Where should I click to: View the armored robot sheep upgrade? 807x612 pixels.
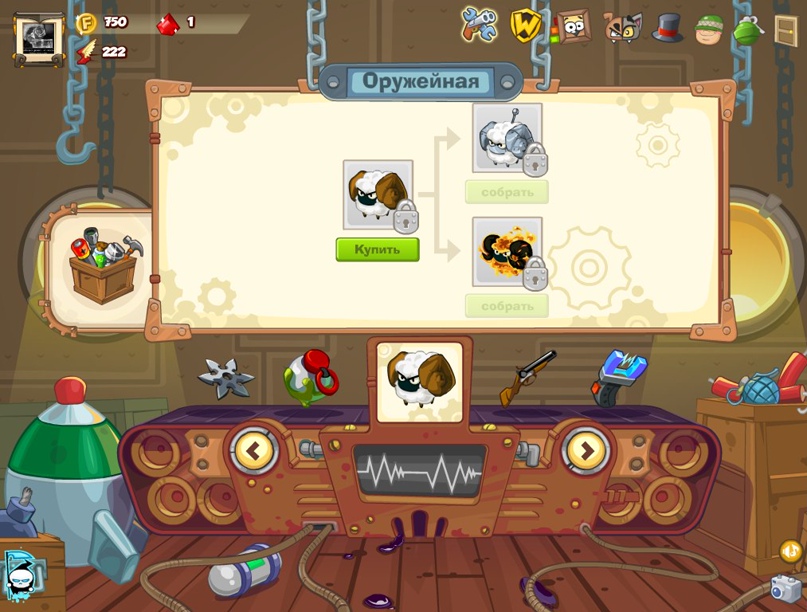(507, 138)
